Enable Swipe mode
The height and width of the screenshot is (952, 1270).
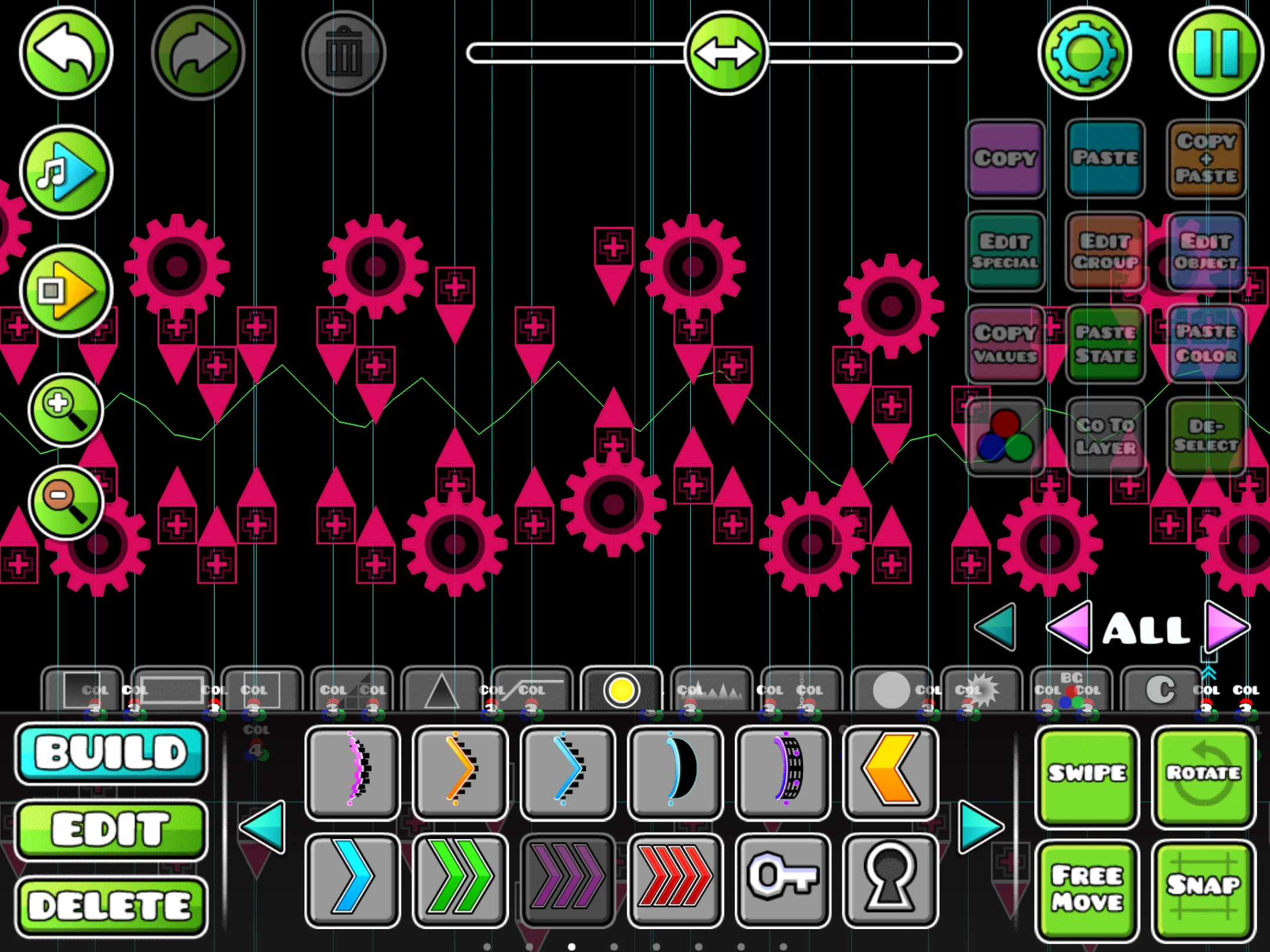coord(1086,775)
